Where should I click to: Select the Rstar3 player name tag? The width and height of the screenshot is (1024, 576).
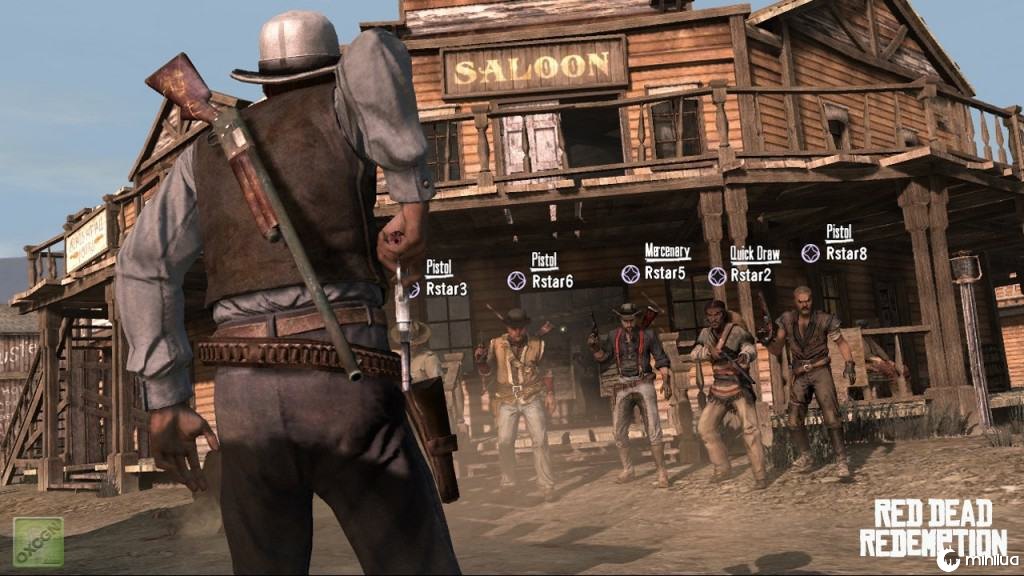point(445,289)
